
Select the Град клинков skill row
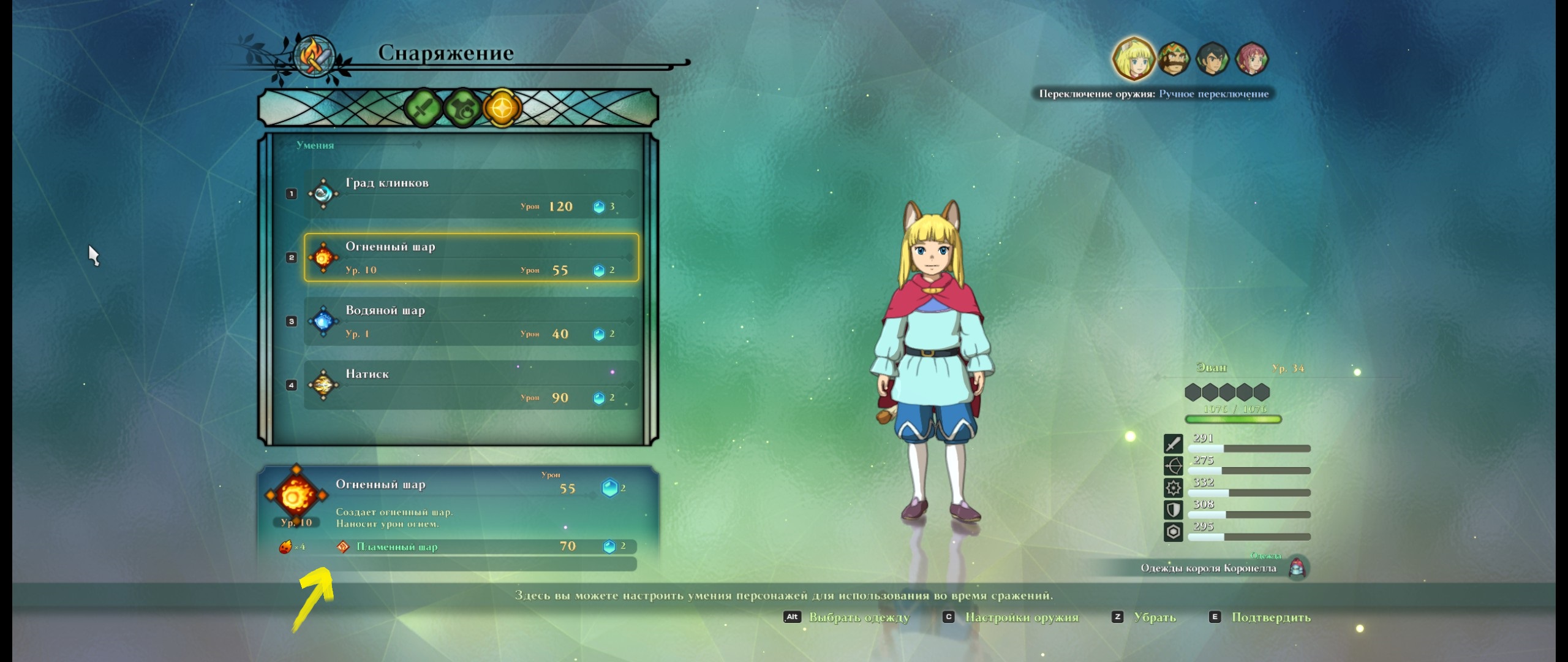[x=470, y=194]
